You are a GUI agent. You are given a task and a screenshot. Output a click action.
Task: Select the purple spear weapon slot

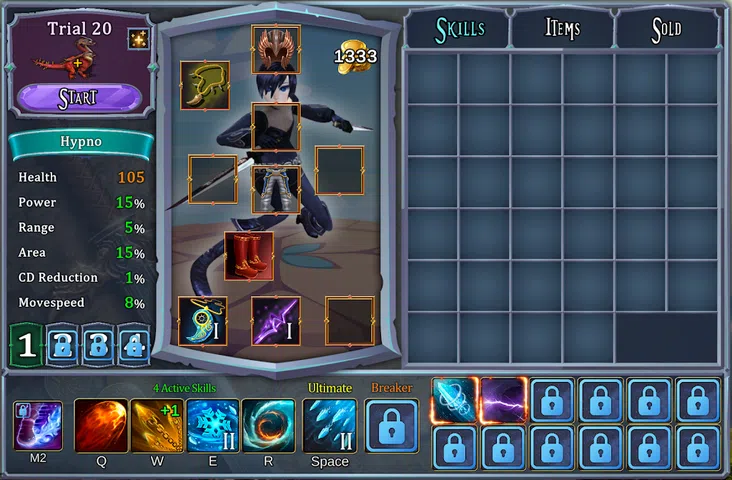pos(275,321)
